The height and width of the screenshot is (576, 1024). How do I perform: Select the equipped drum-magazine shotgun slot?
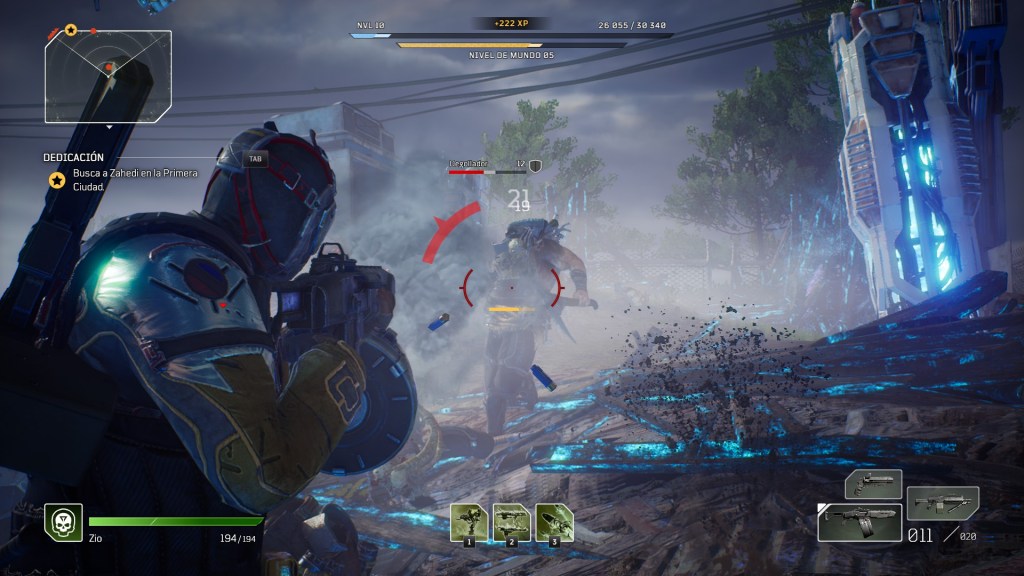859,522
